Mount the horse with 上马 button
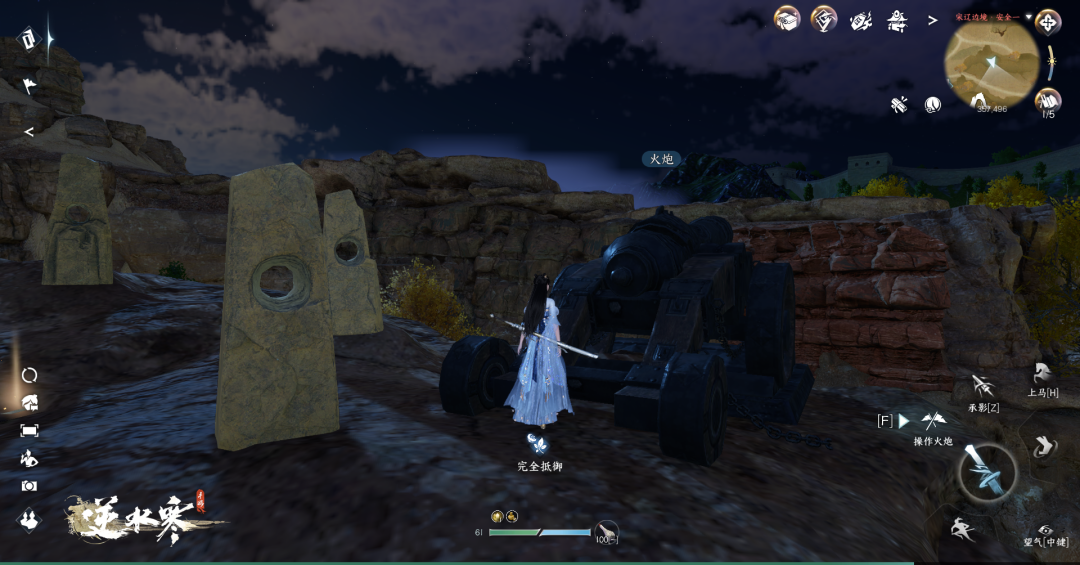The width and height of the screenshot is (1080, 565). (x=1043, y=374)
